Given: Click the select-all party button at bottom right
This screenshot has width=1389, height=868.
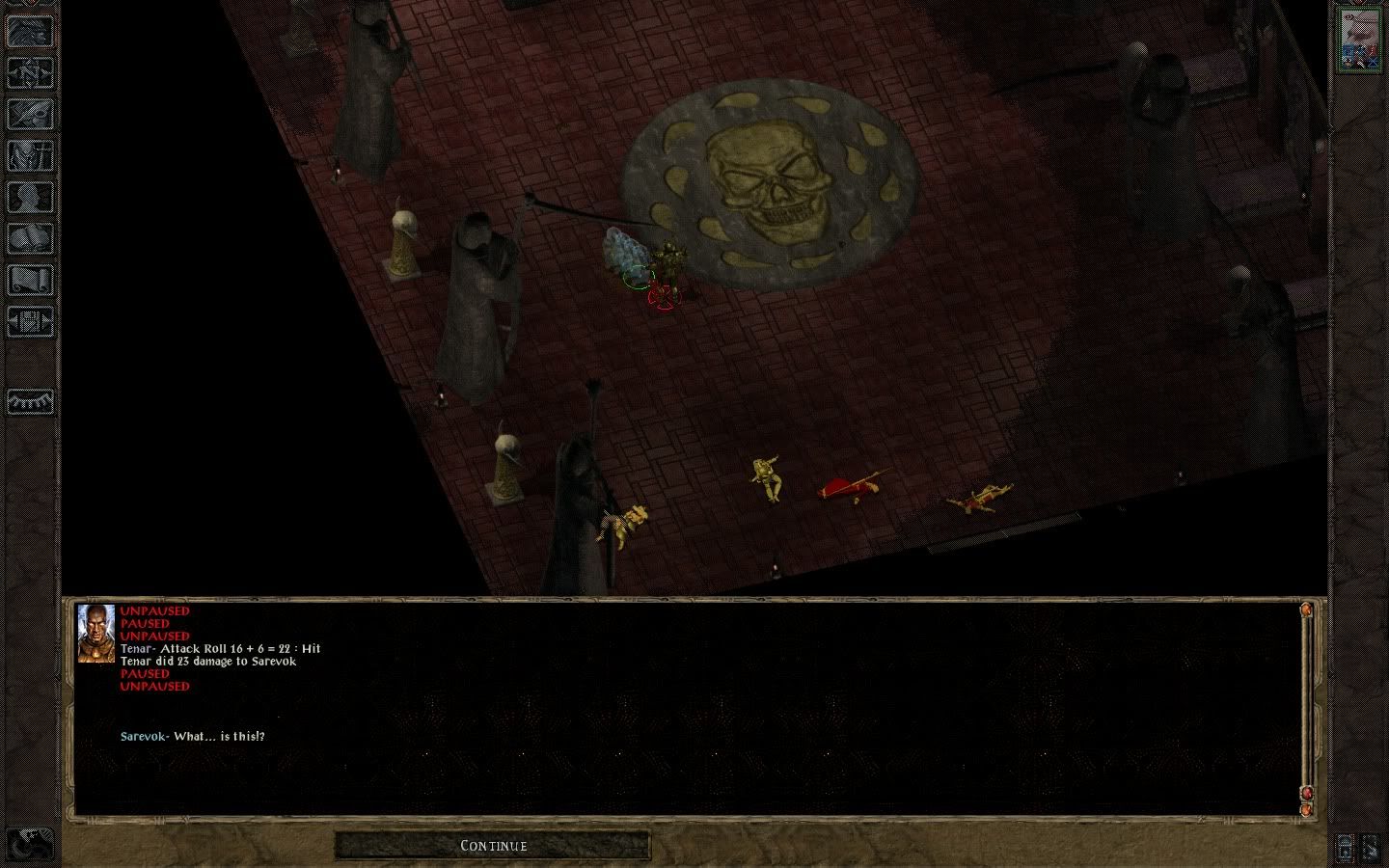Looking at the screenshot, I should [1346, 848].
